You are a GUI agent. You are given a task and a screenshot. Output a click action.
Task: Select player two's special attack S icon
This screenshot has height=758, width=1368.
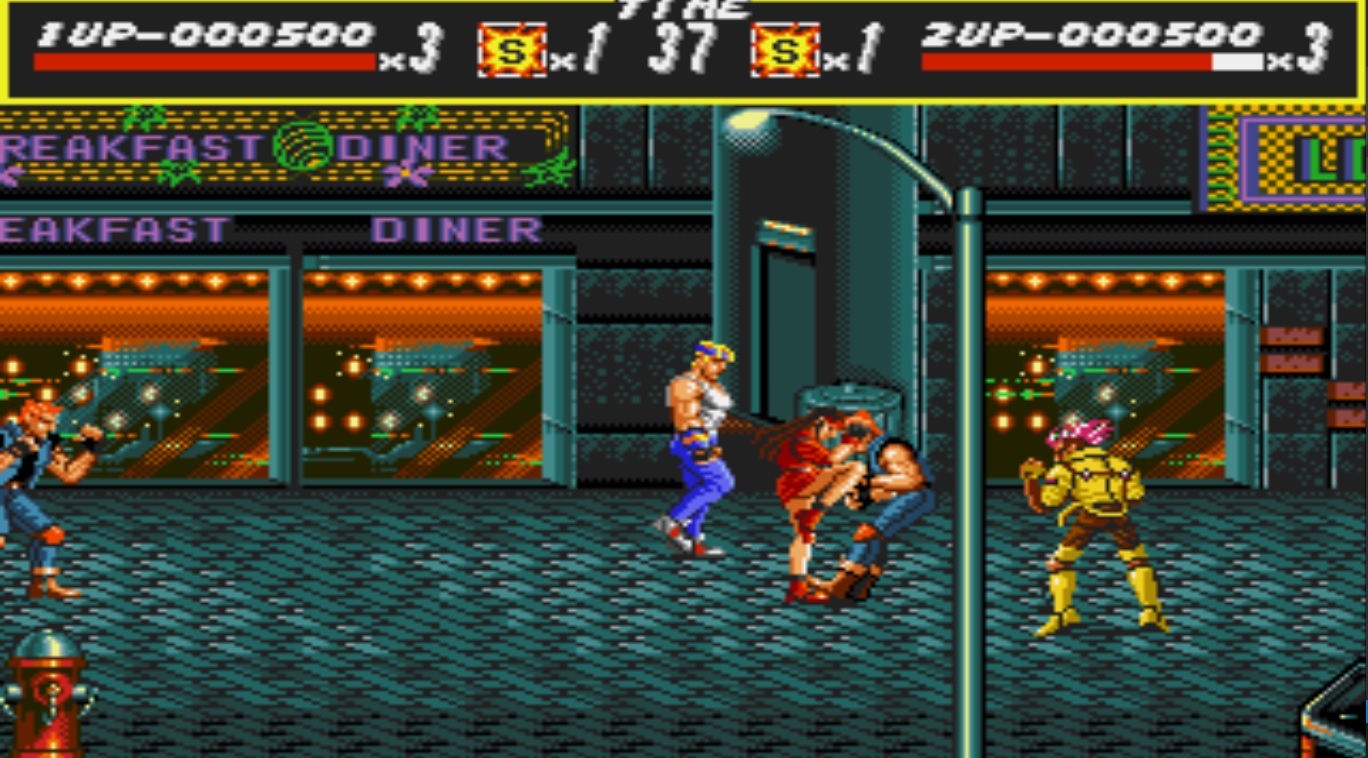click(x=785, y=51)
